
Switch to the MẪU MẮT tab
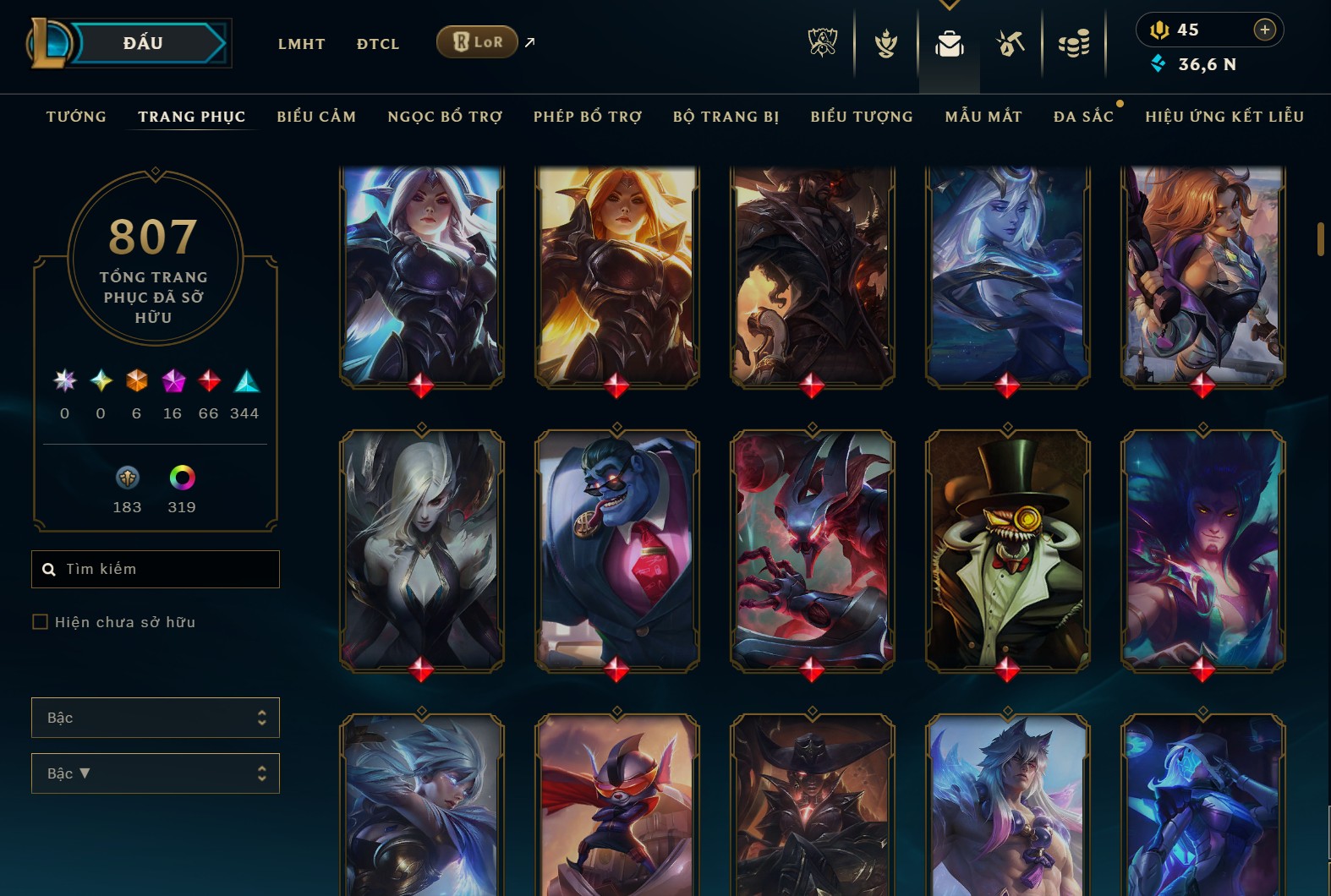[x=983, y=117]
